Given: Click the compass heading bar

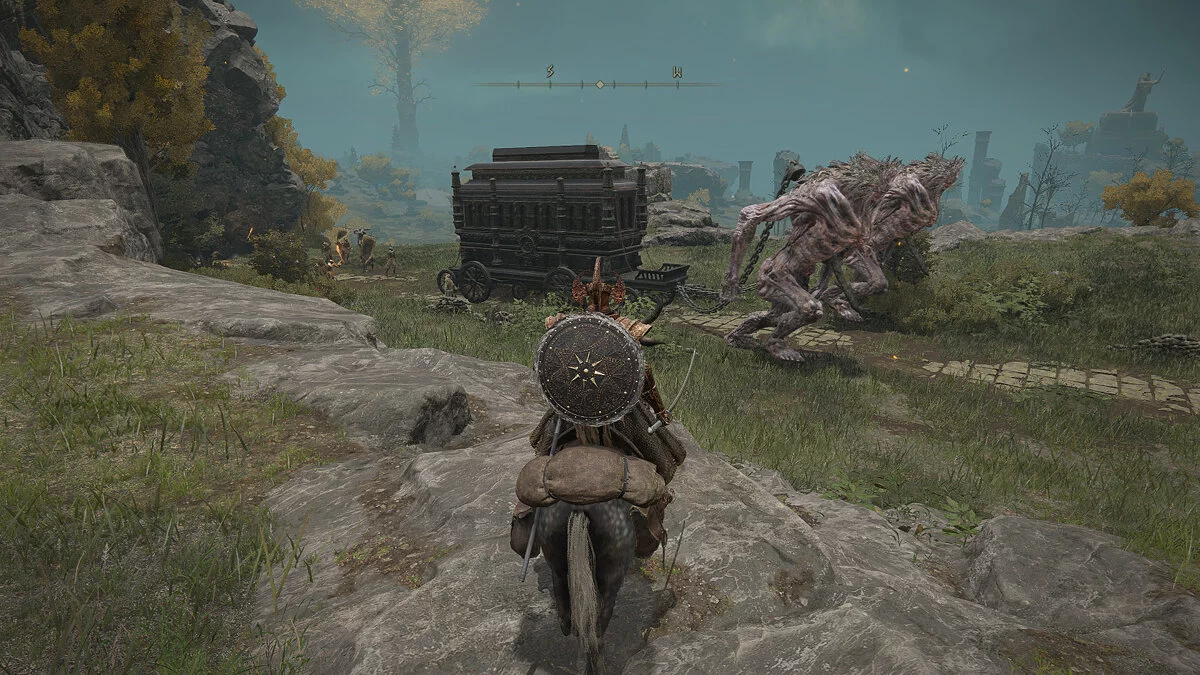Looking at the screenshot, I should [x=598, y=84].
